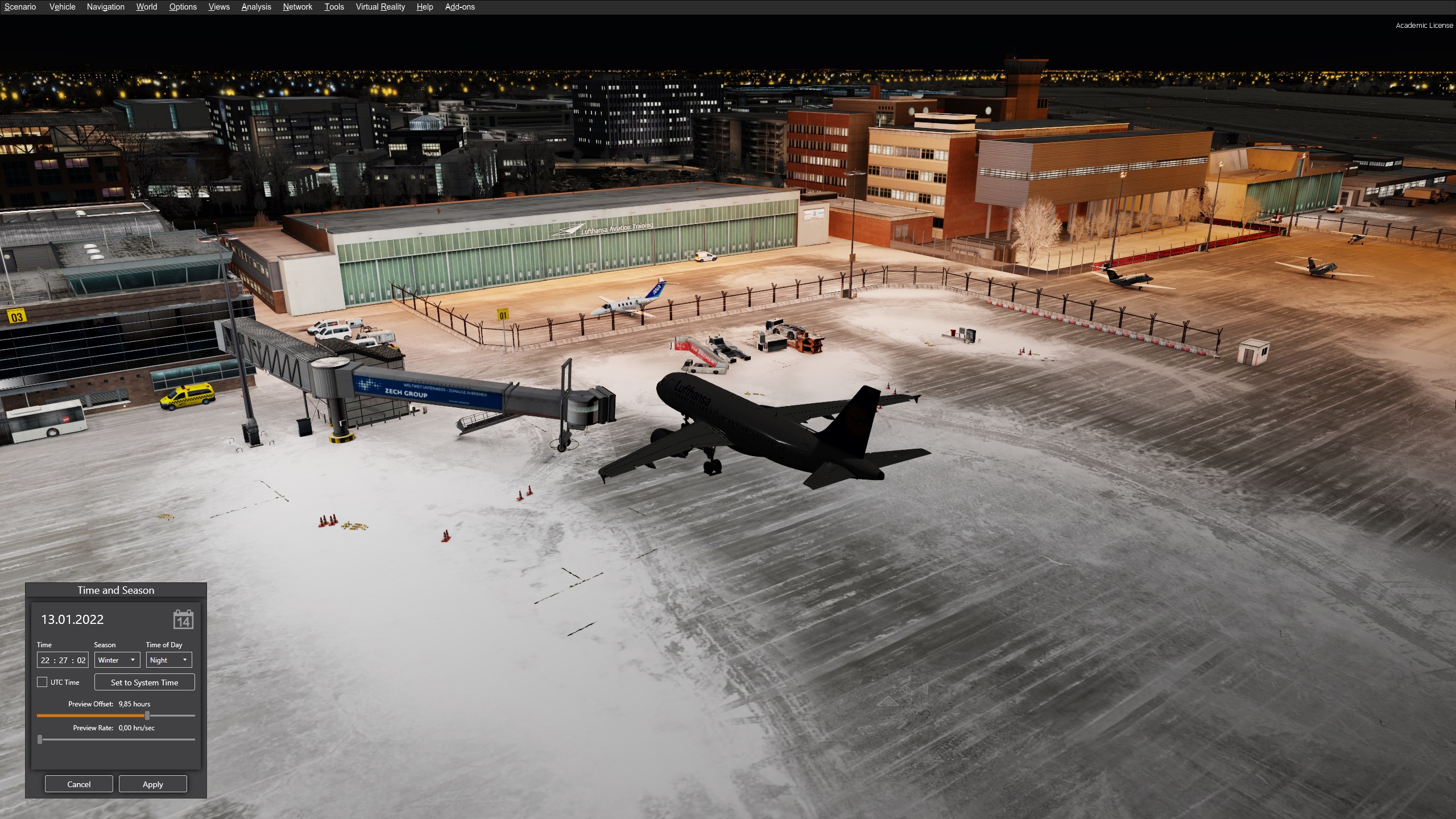
Task: Open the Network menu
Action: click(x=297, y=7)
